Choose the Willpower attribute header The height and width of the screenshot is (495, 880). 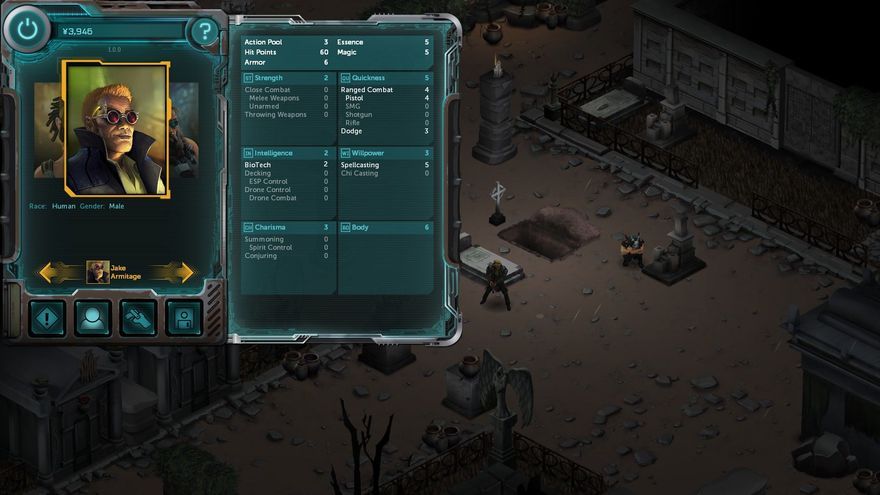385,153
